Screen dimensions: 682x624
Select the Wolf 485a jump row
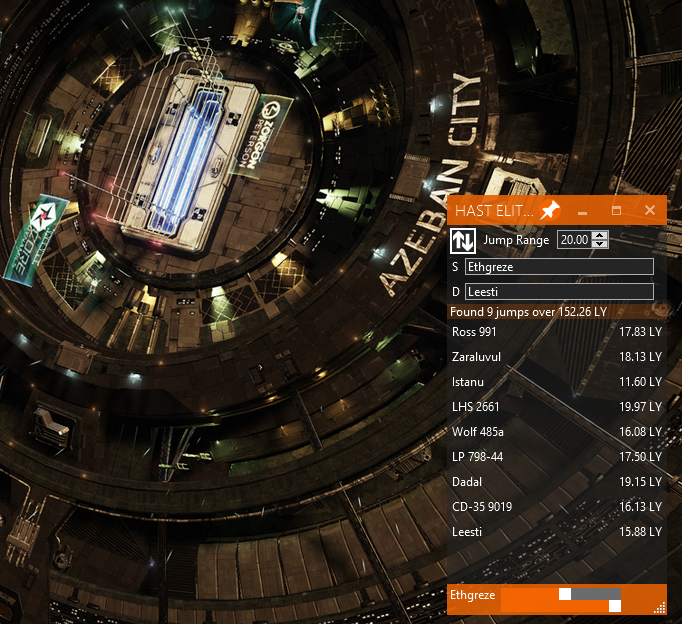[556, 432]
